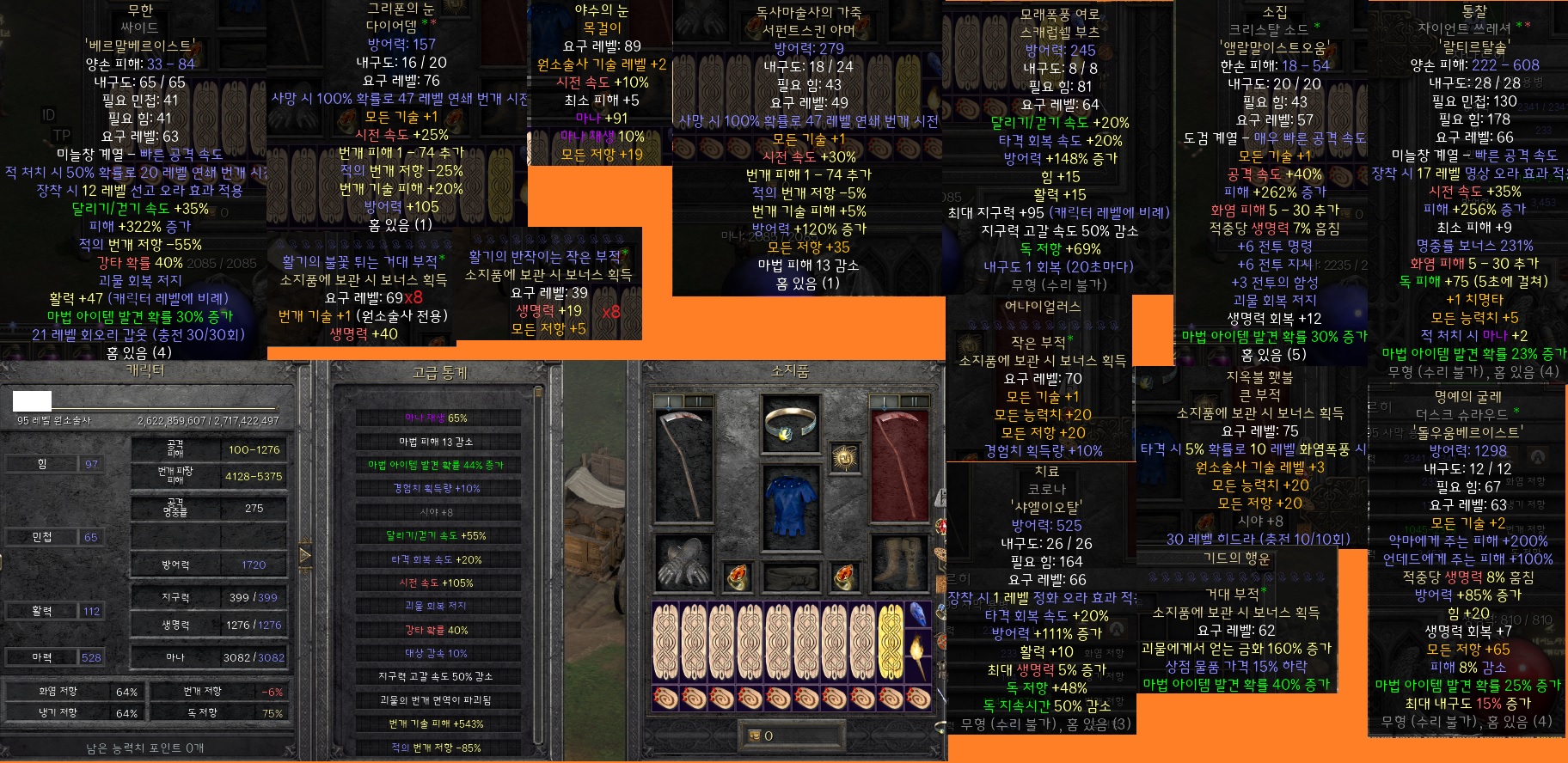
Task: Select the ring right of the belt
Action: pyautogui.click(x=845, y=577)
